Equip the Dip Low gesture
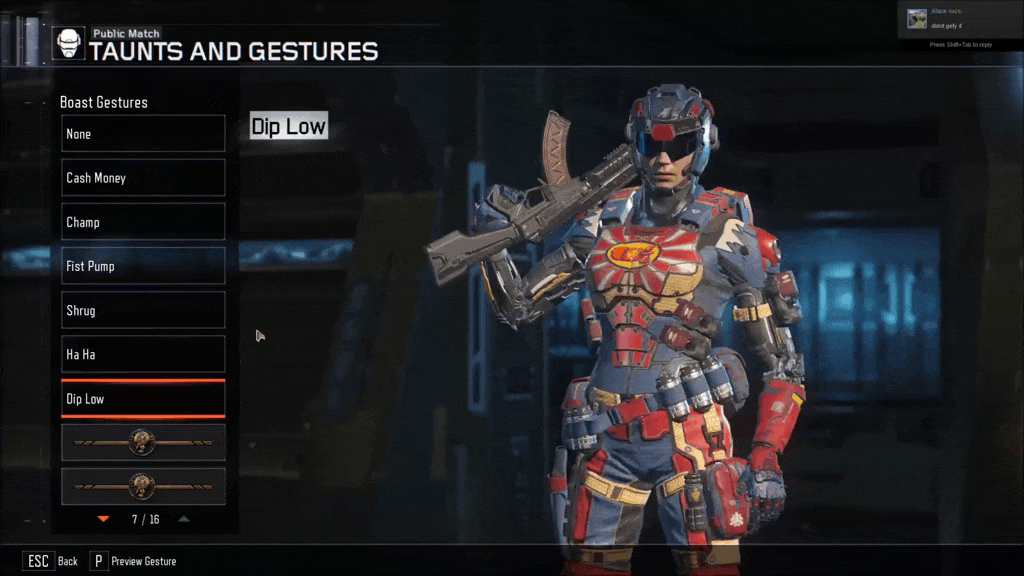This screenshot has height=576, width=1024. pos(143,399)
